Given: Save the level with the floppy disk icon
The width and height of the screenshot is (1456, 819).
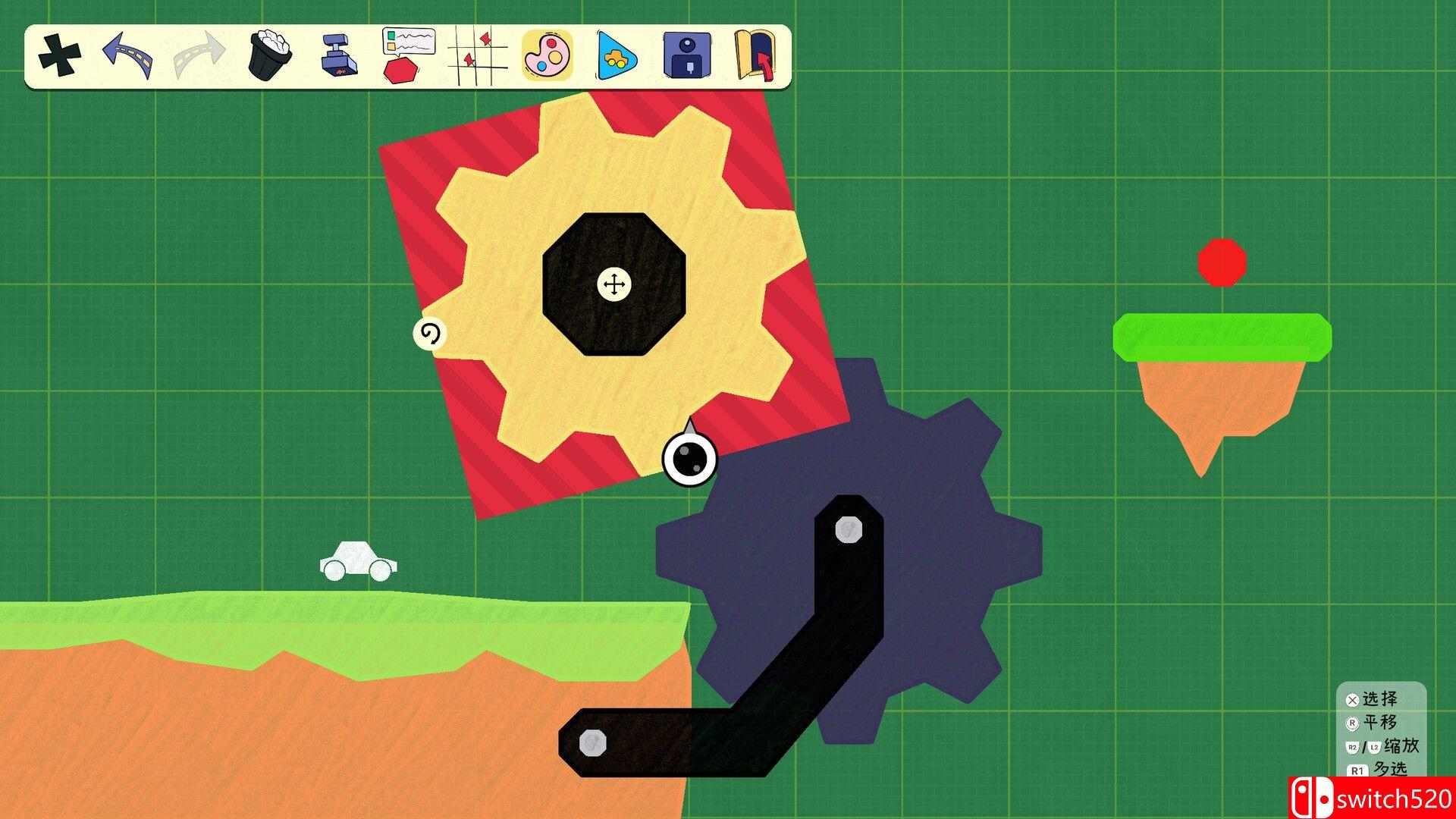Looking at the screenshot, I should (x=686, y=55).
